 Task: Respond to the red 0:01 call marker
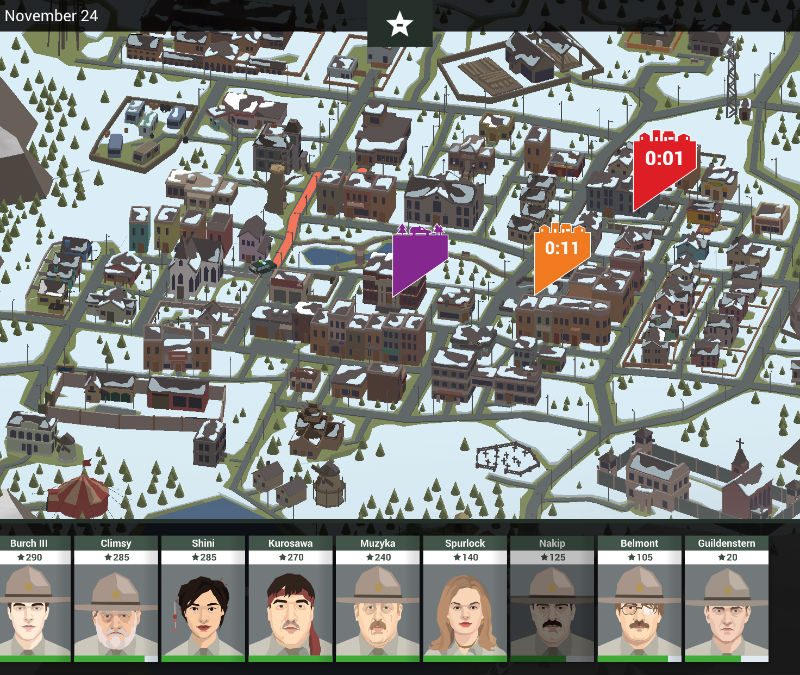(x=664, y=163)
